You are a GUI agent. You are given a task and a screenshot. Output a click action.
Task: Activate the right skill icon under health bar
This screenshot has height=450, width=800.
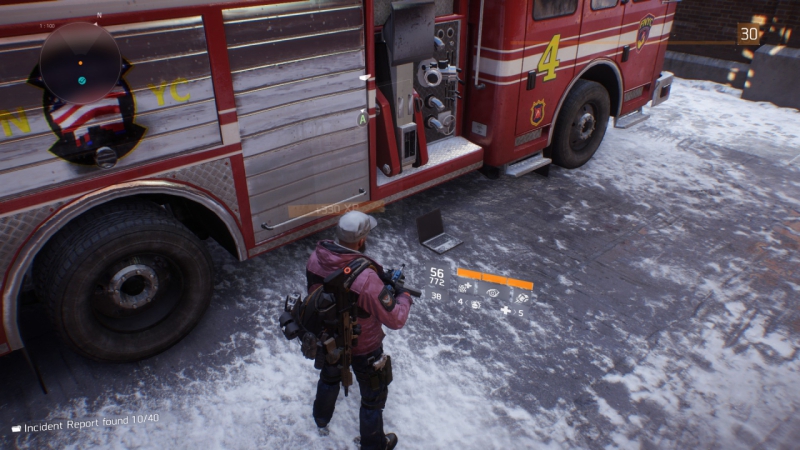point(521,298)
